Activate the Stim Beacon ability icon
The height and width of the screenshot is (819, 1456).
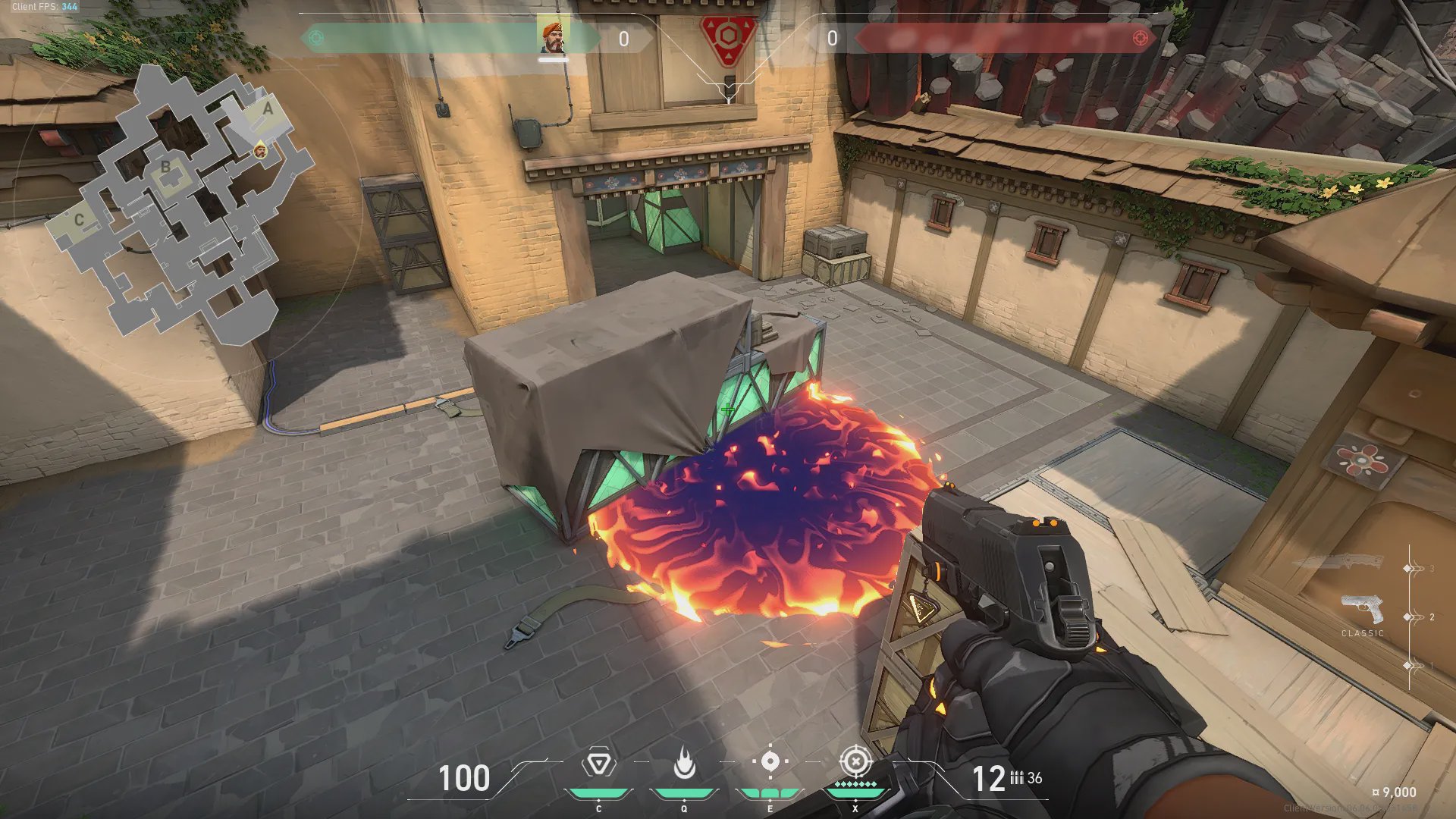[x=598, y=763]
